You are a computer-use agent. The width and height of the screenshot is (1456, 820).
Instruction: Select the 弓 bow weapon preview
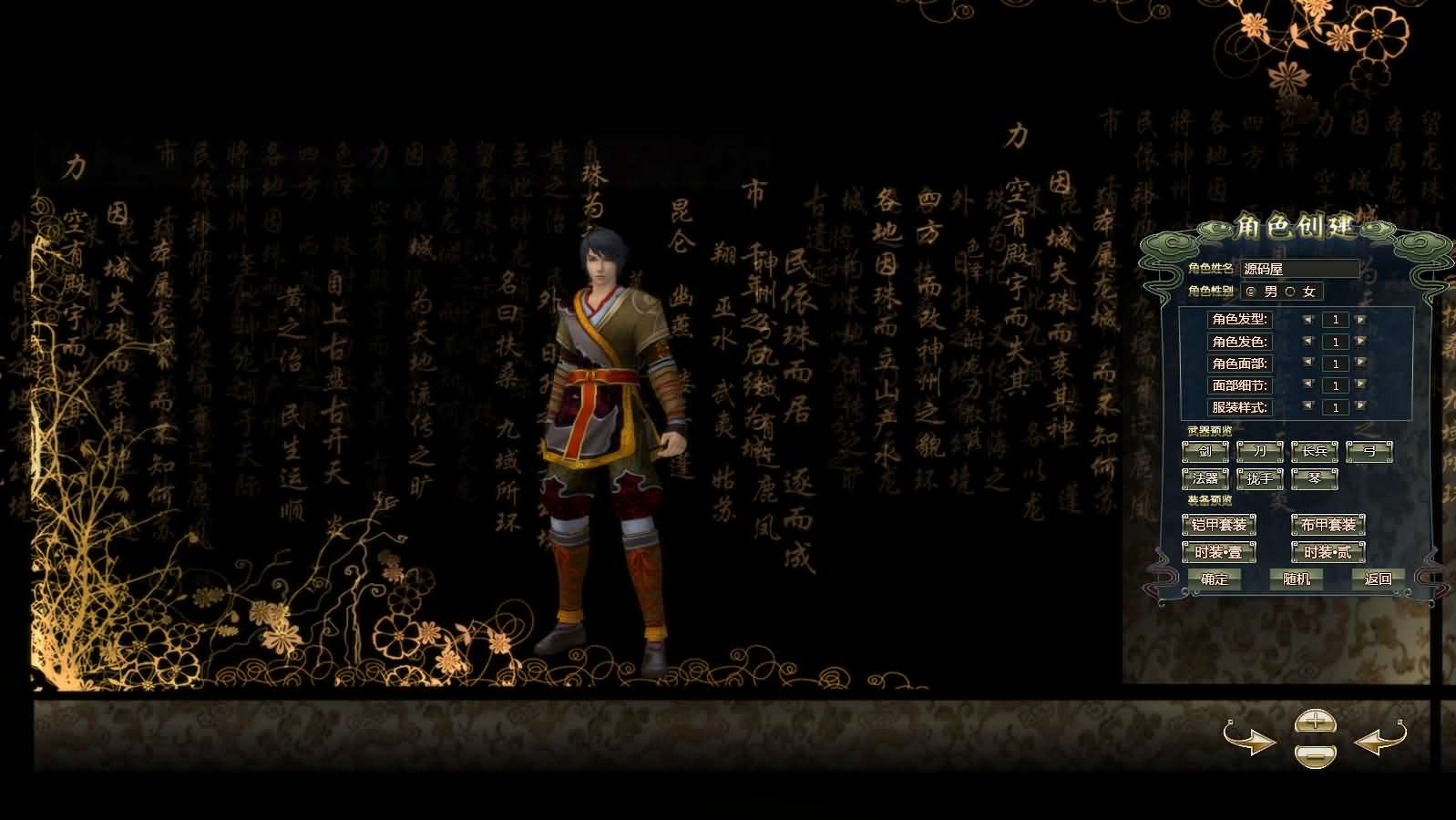coord(1369,451)
